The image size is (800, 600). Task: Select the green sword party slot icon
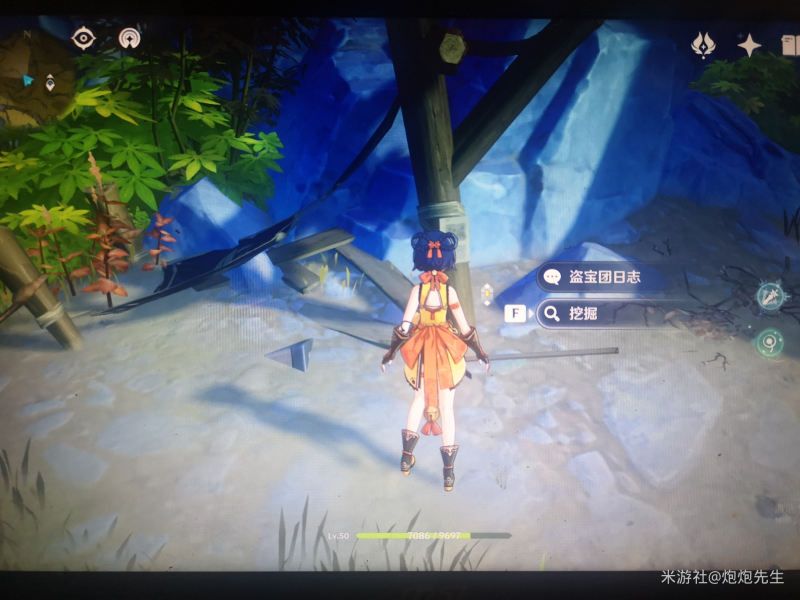(x=770, y=295)
